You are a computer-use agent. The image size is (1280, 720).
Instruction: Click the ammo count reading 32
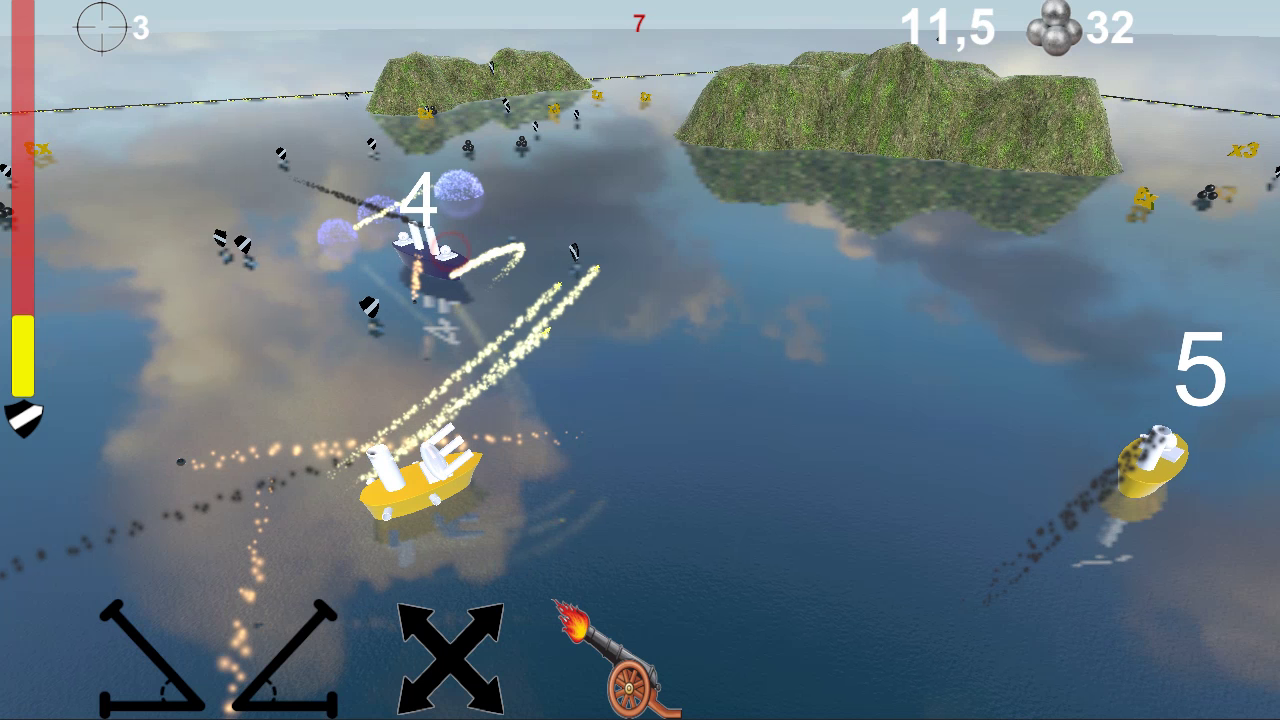click(x=1112, y=27)
